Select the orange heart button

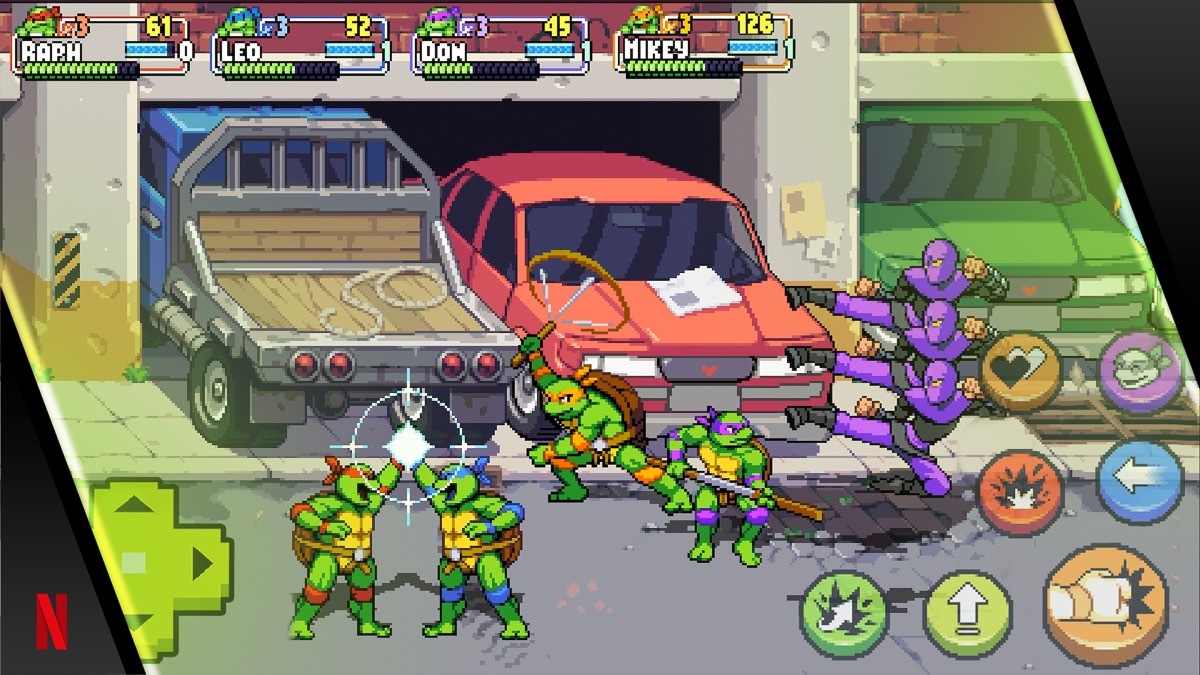pos(1020,370)
